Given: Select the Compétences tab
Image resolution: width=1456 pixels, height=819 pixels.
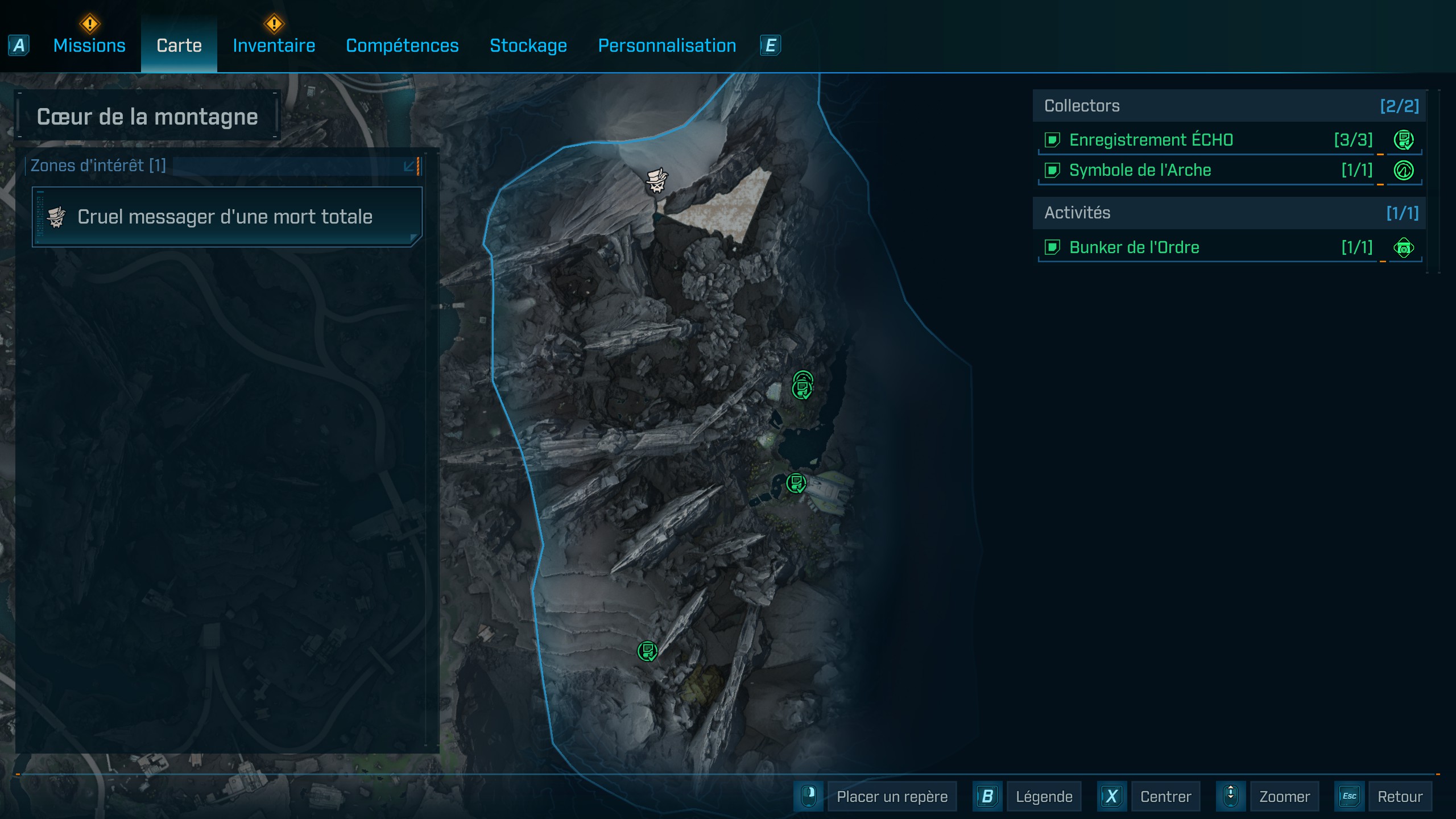Looking at the screenshot, I should coord(402,45).
